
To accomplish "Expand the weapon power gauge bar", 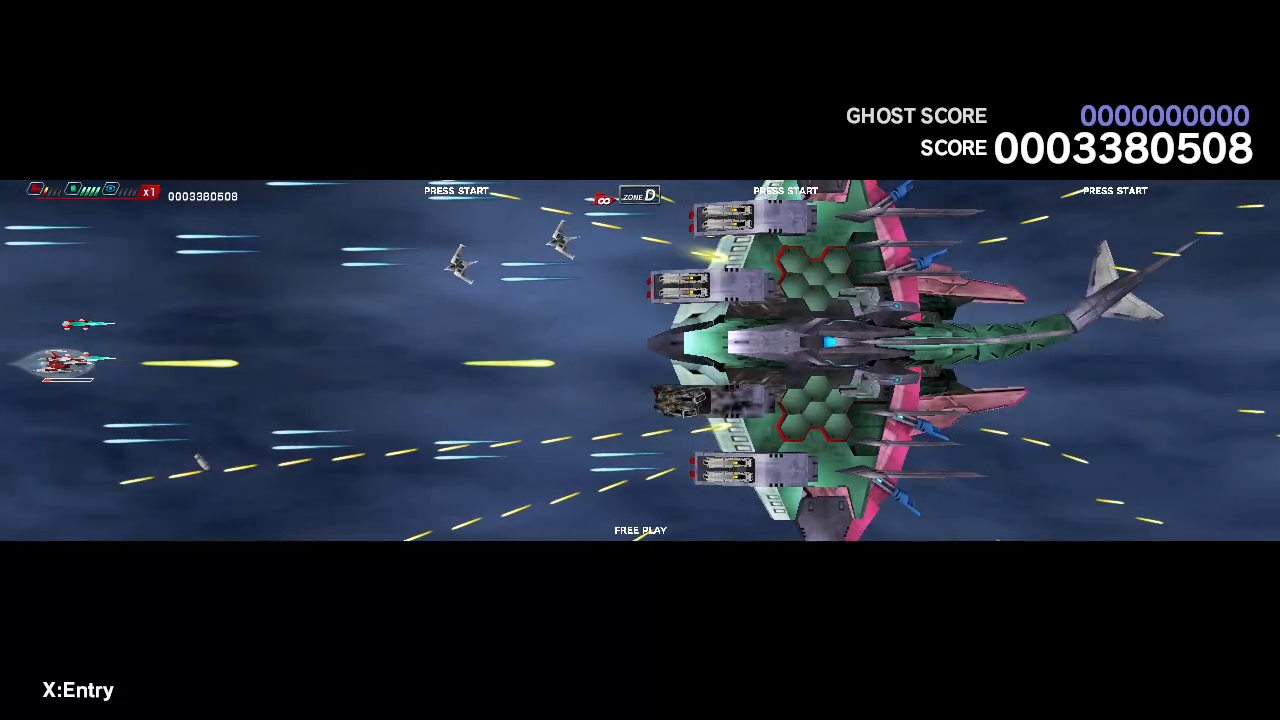I will pos(89,190).
